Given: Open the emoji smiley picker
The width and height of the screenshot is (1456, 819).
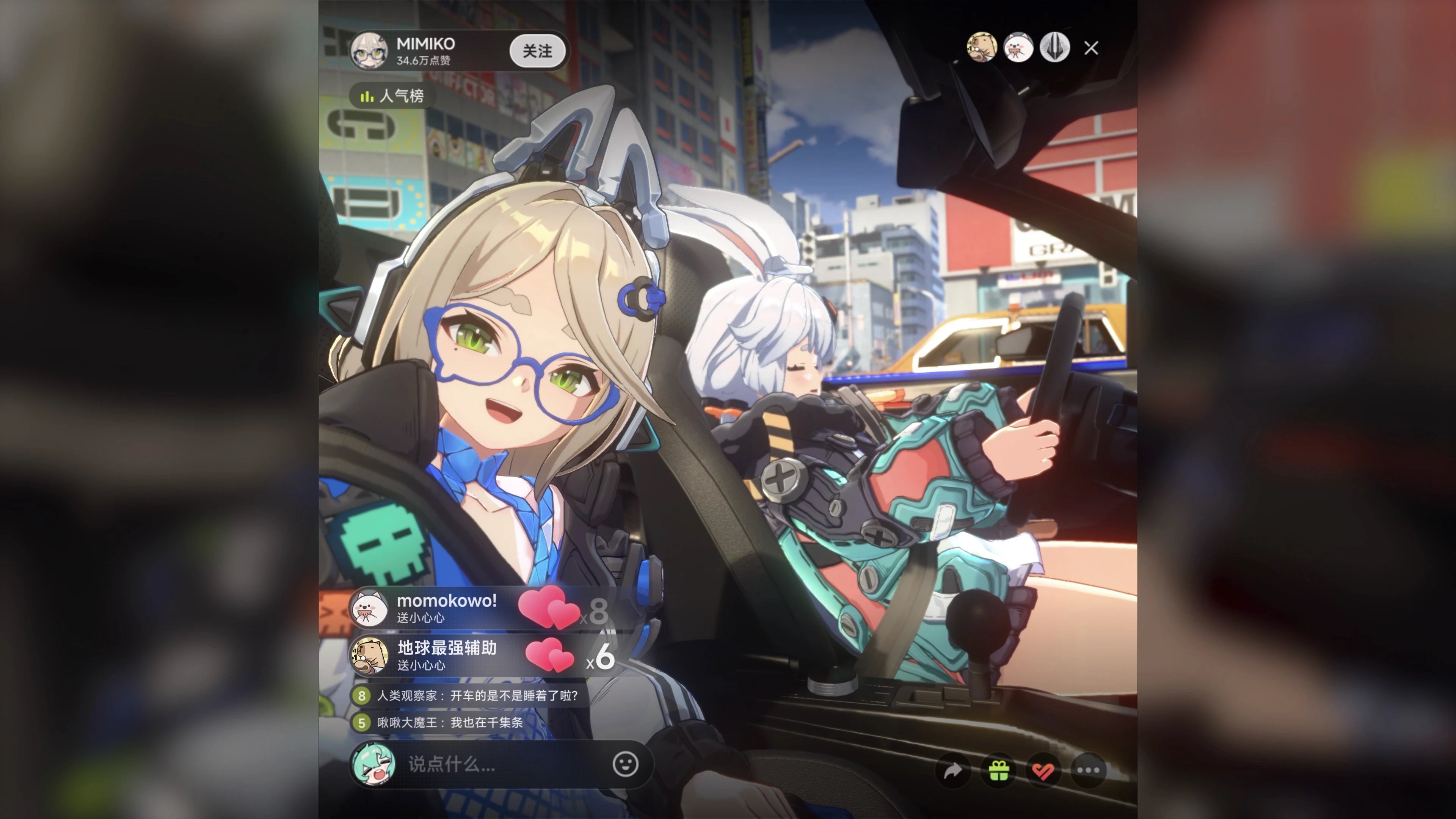Looking at the screenshot, I should click(x=625, y=765).
